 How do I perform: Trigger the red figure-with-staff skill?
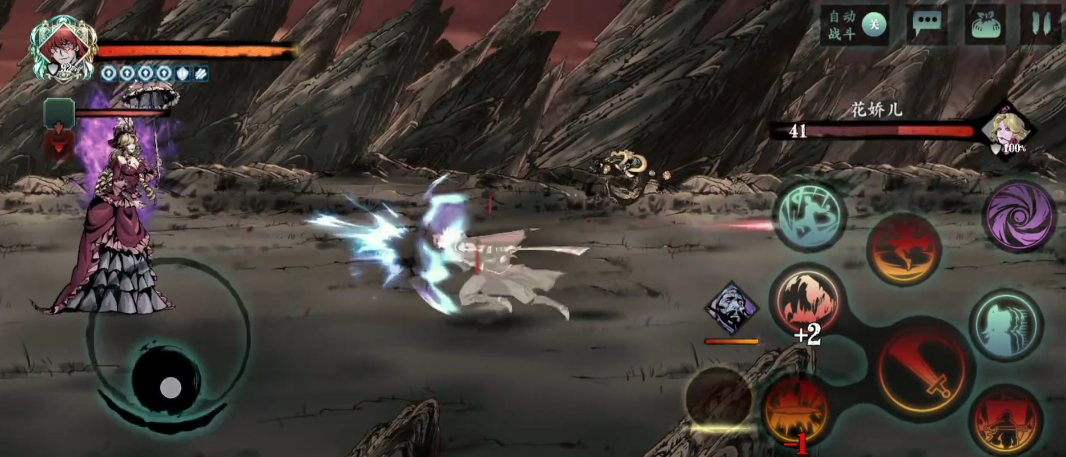(1004, 420)
